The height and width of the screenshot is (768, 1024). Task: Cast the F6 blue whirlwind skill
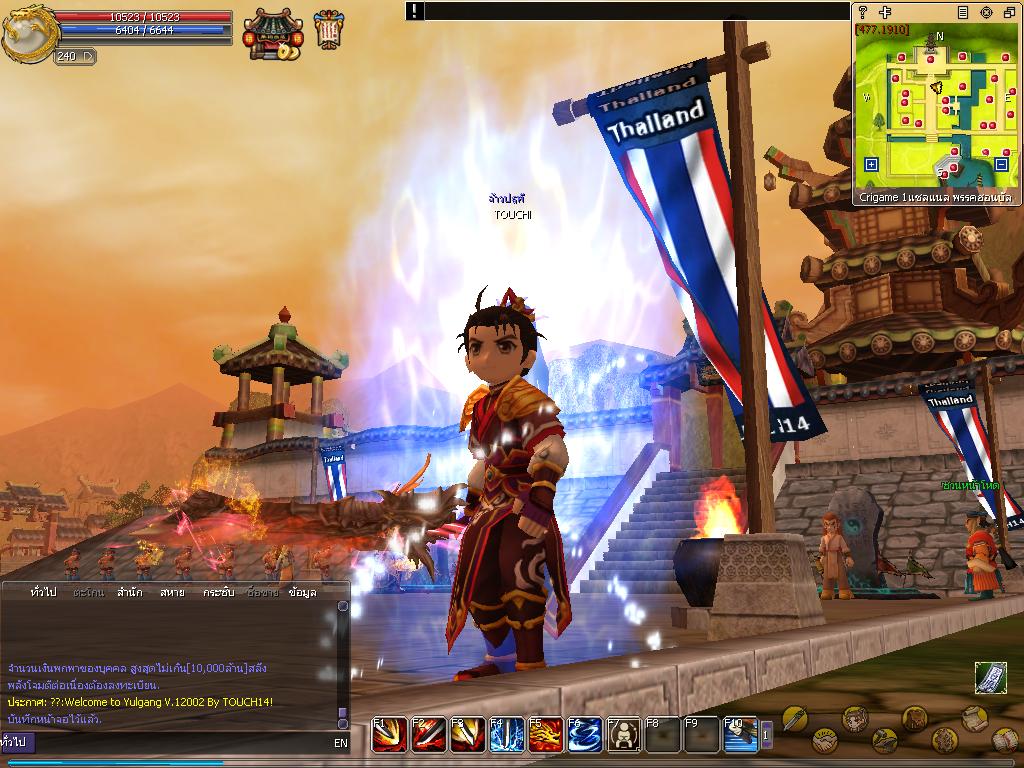pos(585,735)
